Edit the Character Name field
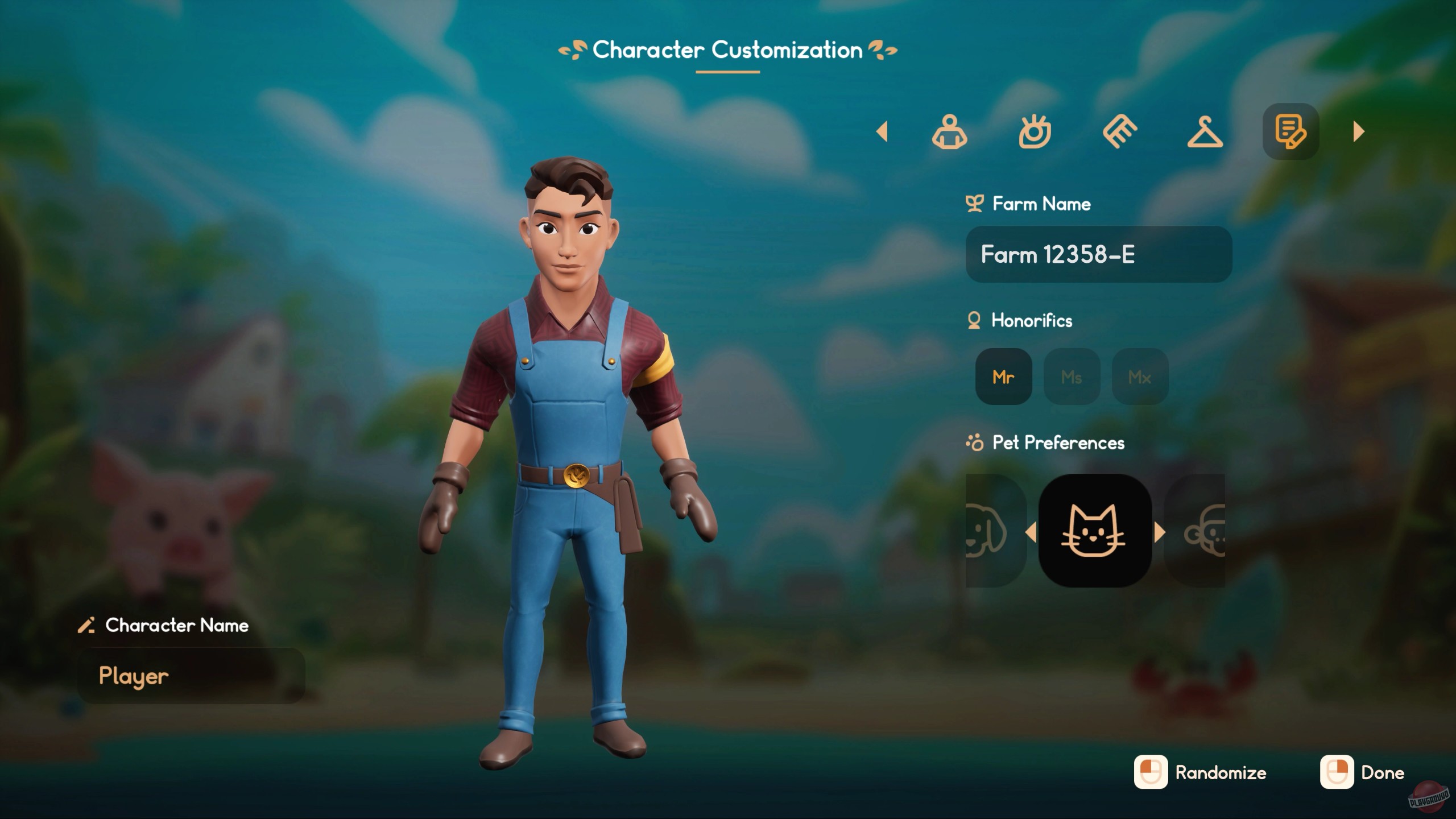 click(x=191, y=676)
